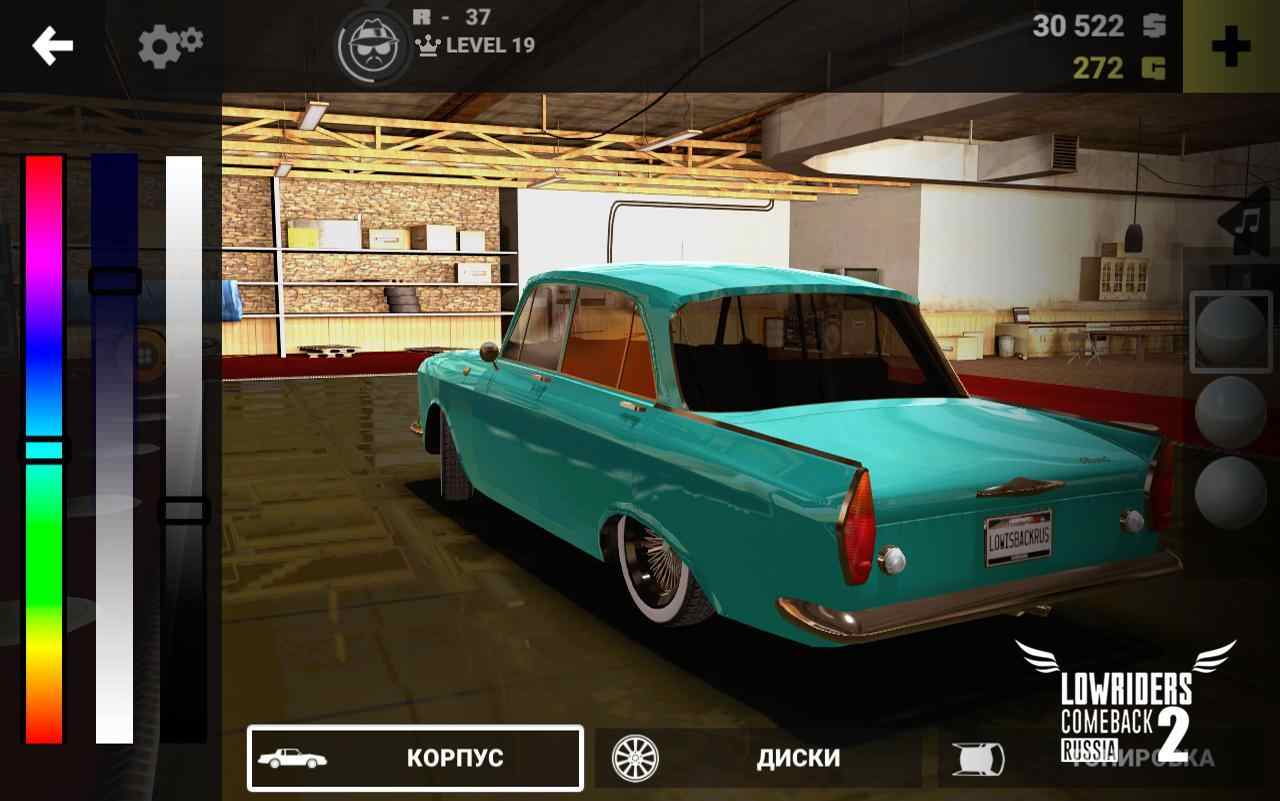Select the Корпус body tab
Image resolution: width=1280 pixels, height=801 pixels.
click(415, 758)
